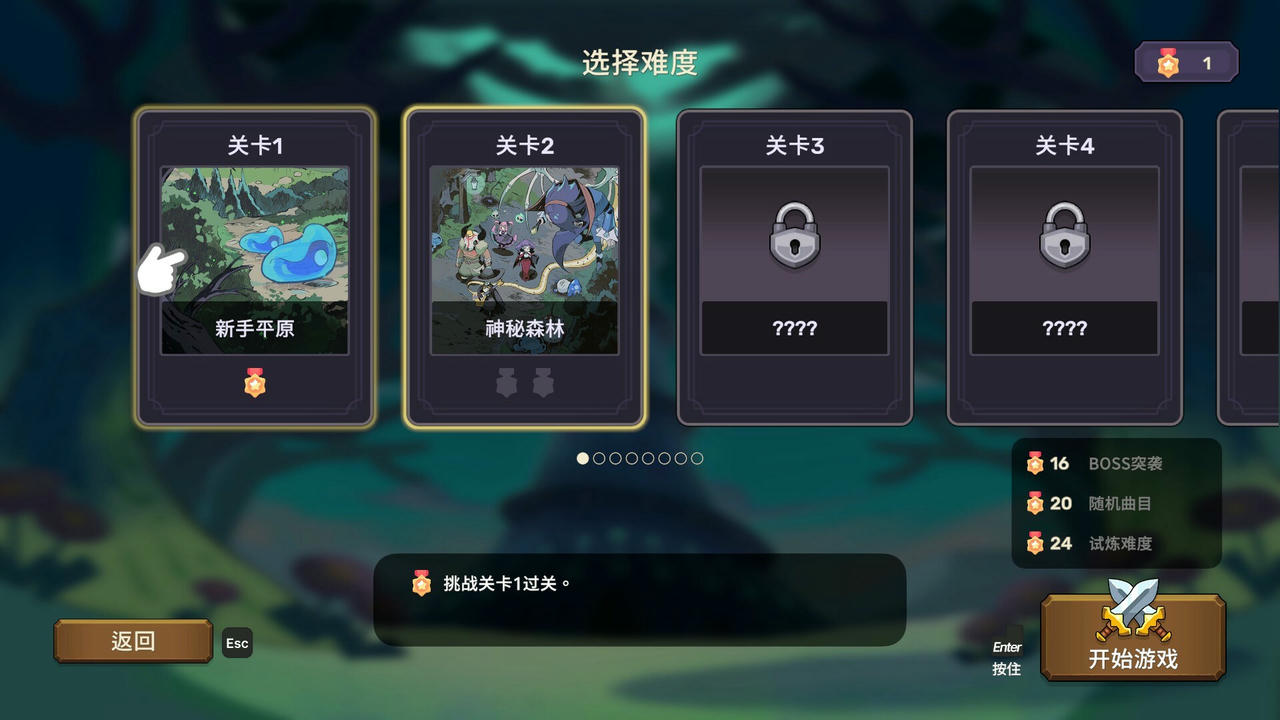The width and height of the screenshot is (1280, 720).
Task: Click the medal icon under 关卡1 card
Action: coord(255,382)
